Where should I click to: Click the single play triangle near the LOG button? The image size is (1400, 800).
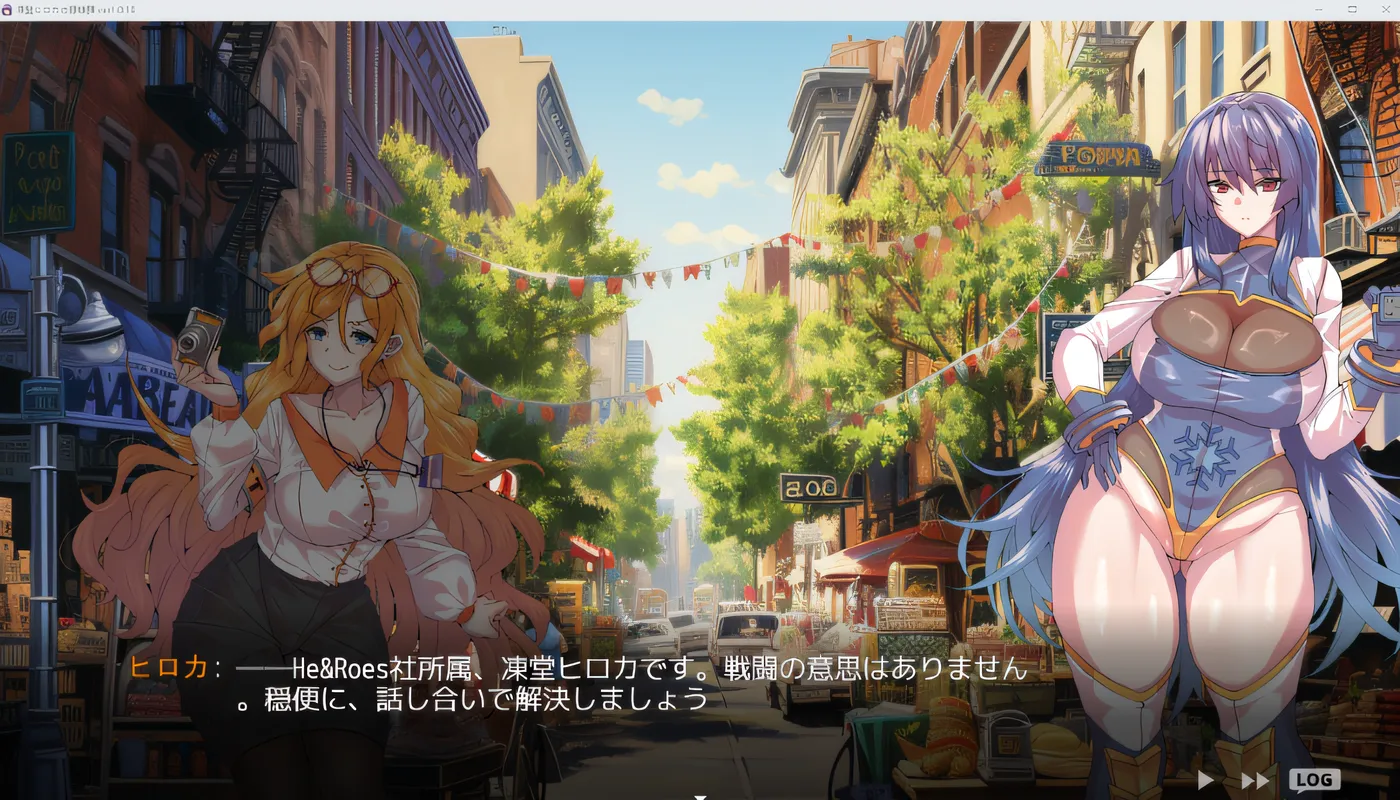tap(1204, 779)
